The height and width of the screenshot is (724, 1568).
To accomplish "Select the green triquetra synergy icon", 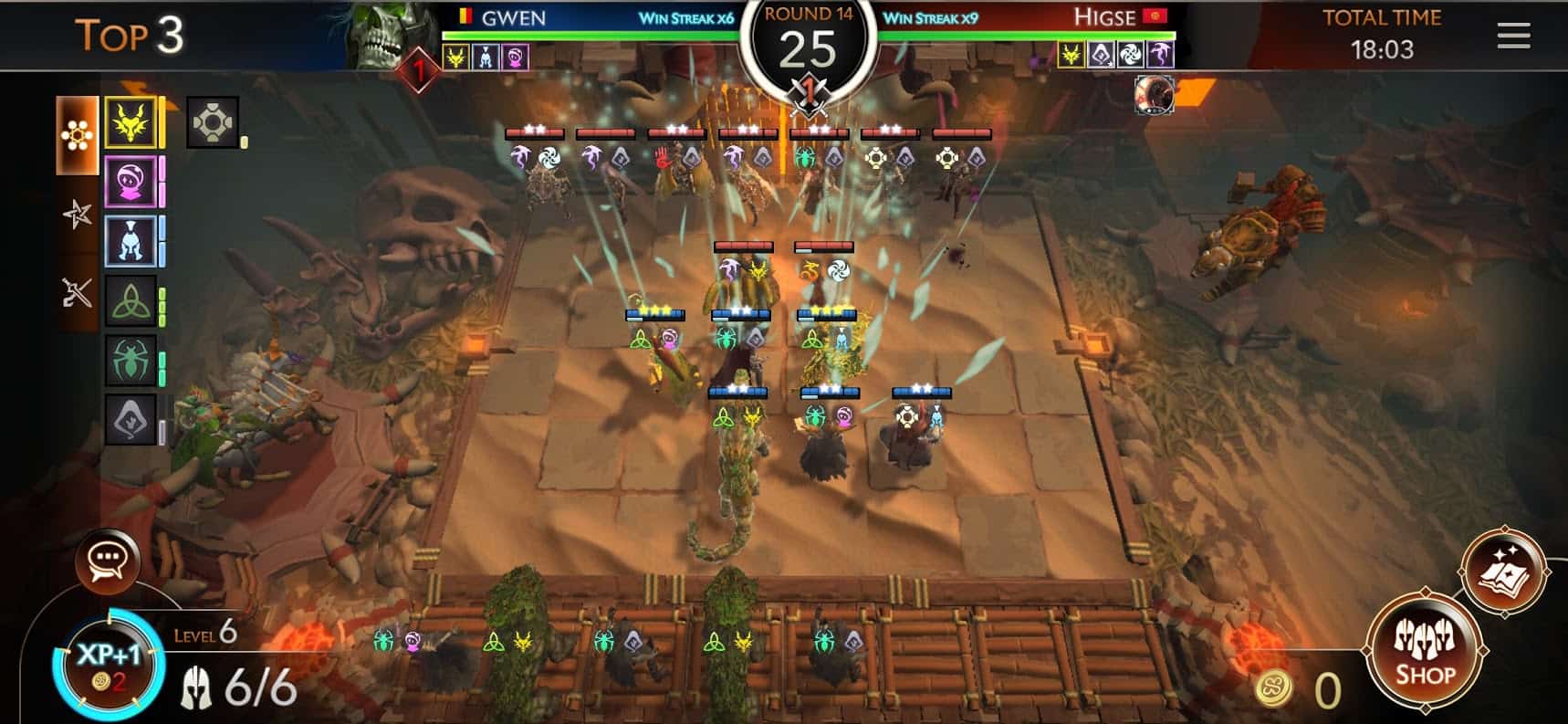I will click(131, 301).
